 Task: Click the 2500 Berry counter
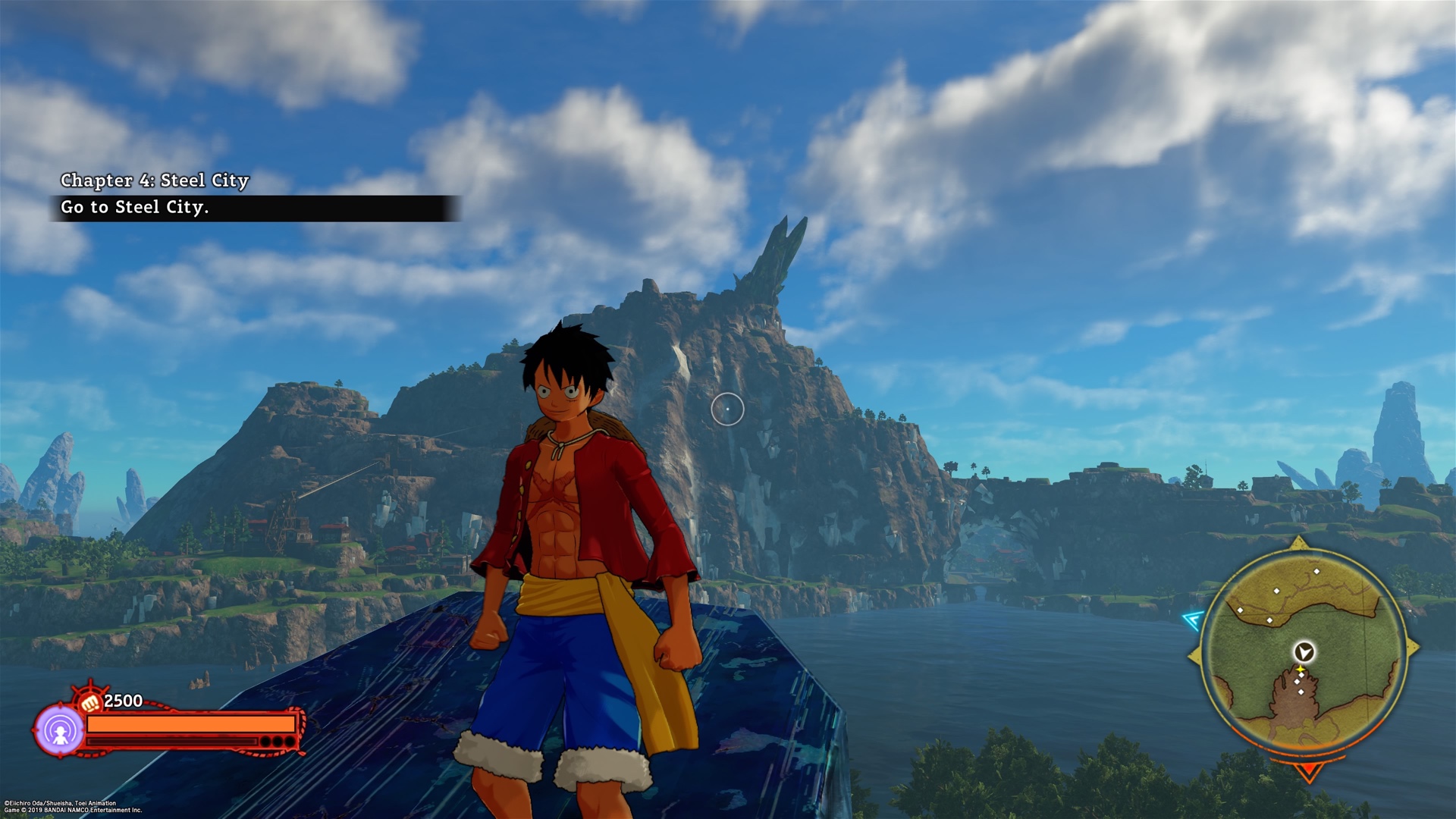click(124, 701)
